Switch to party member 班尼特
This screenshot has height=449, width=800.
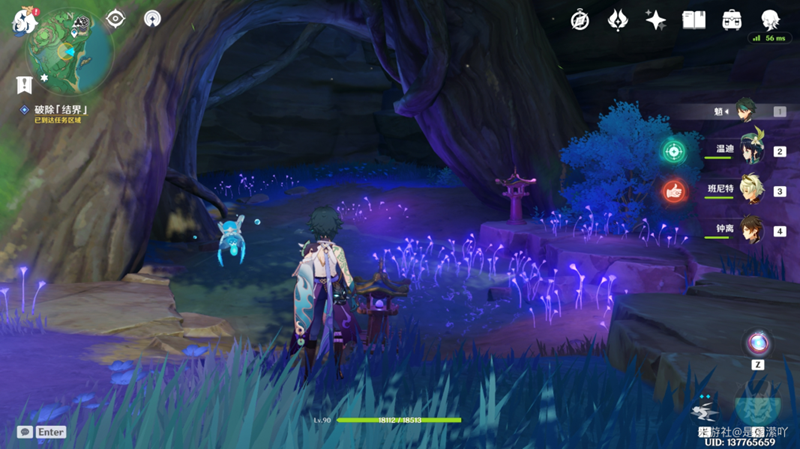tap(750, 189)
